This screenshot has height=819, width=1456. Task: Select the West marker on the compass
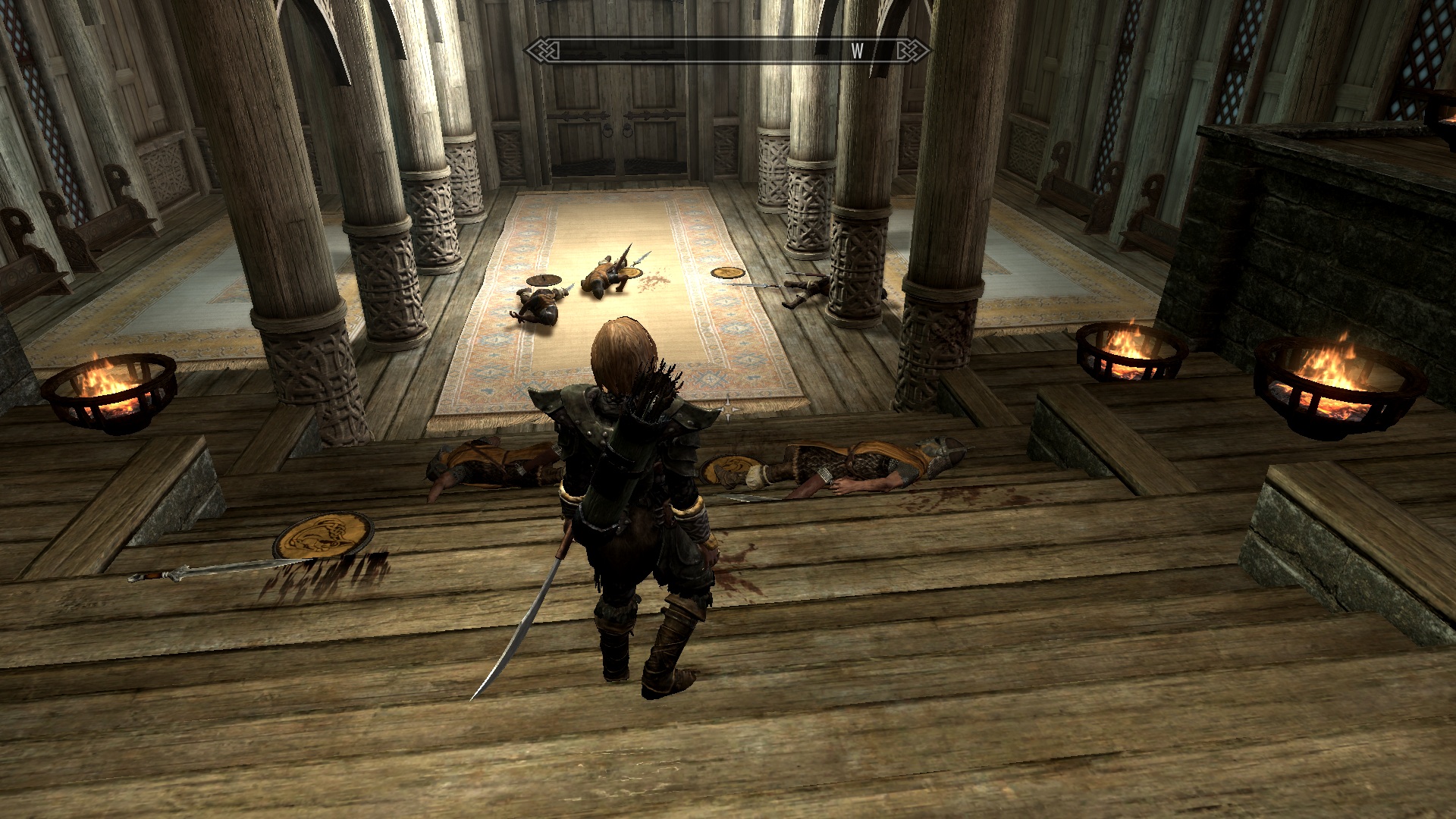click(858, 51)
